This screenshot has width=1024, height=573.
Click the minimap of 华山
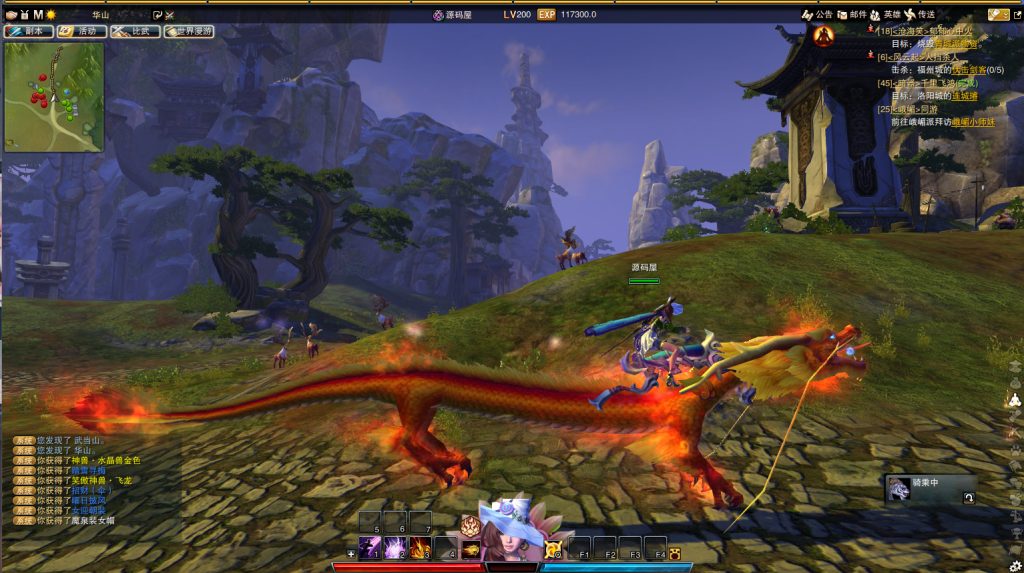(x=54, y=96)
